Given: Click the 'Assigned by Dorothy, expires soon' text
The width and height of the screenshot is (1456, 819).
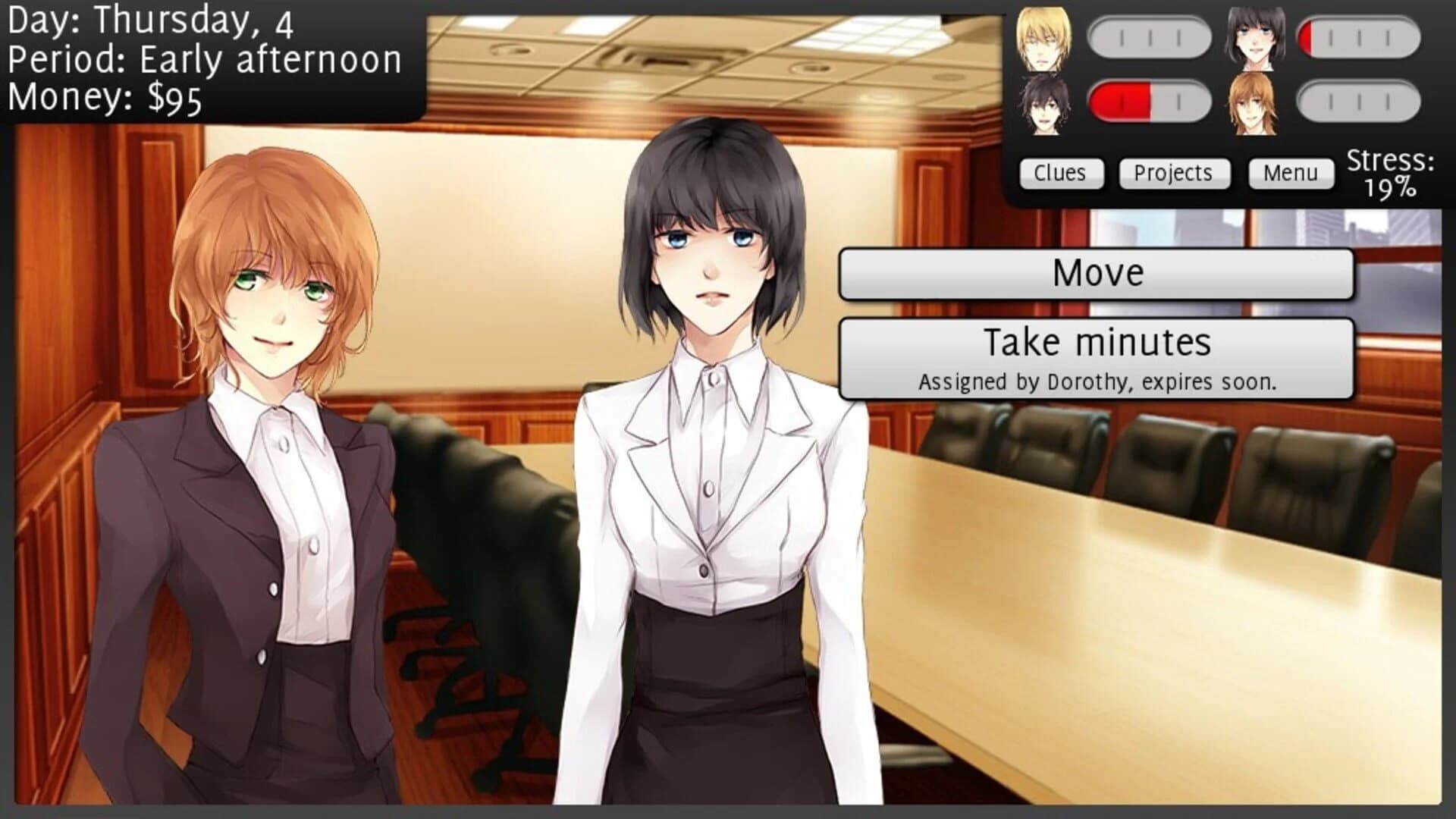Looking at the screenshot, I should [1098, 383].
